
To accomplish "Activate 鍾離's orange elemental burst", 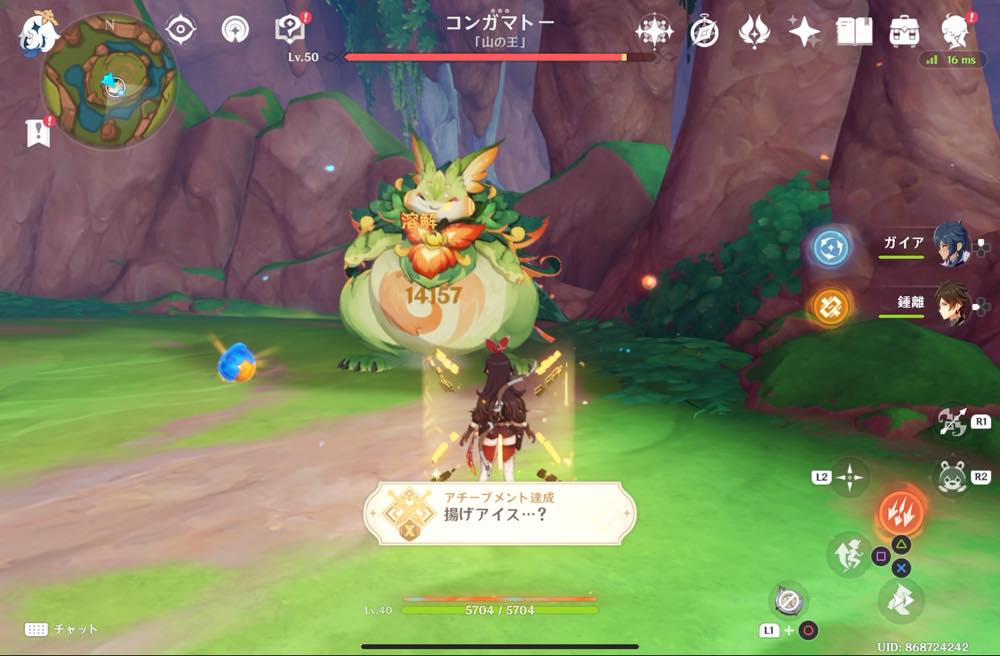I will click(831, 306).
